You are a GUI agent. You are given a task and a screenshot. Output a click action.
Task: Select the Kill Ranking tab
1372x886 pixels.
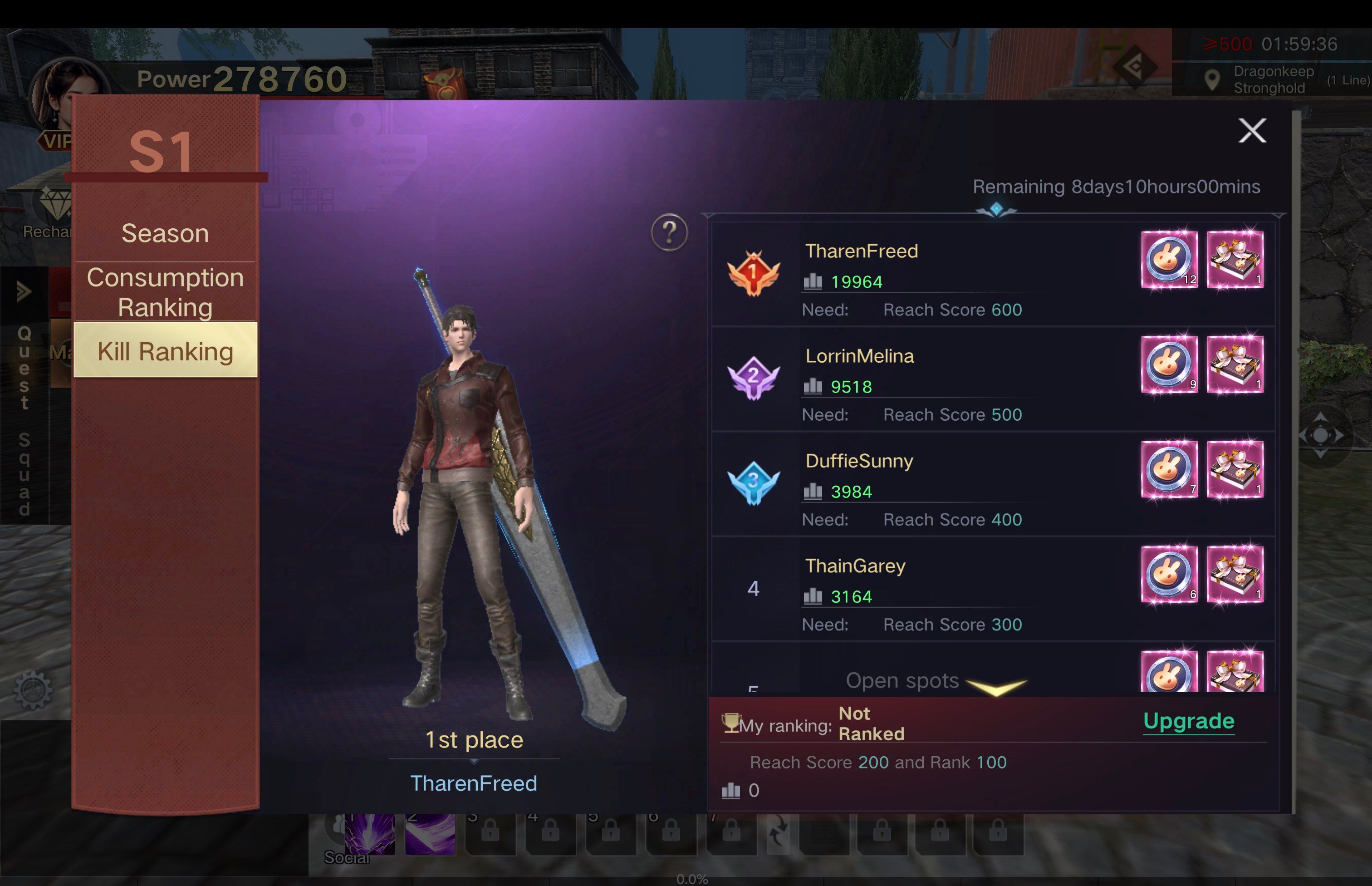pyautogui.click(x=165, y=351)
